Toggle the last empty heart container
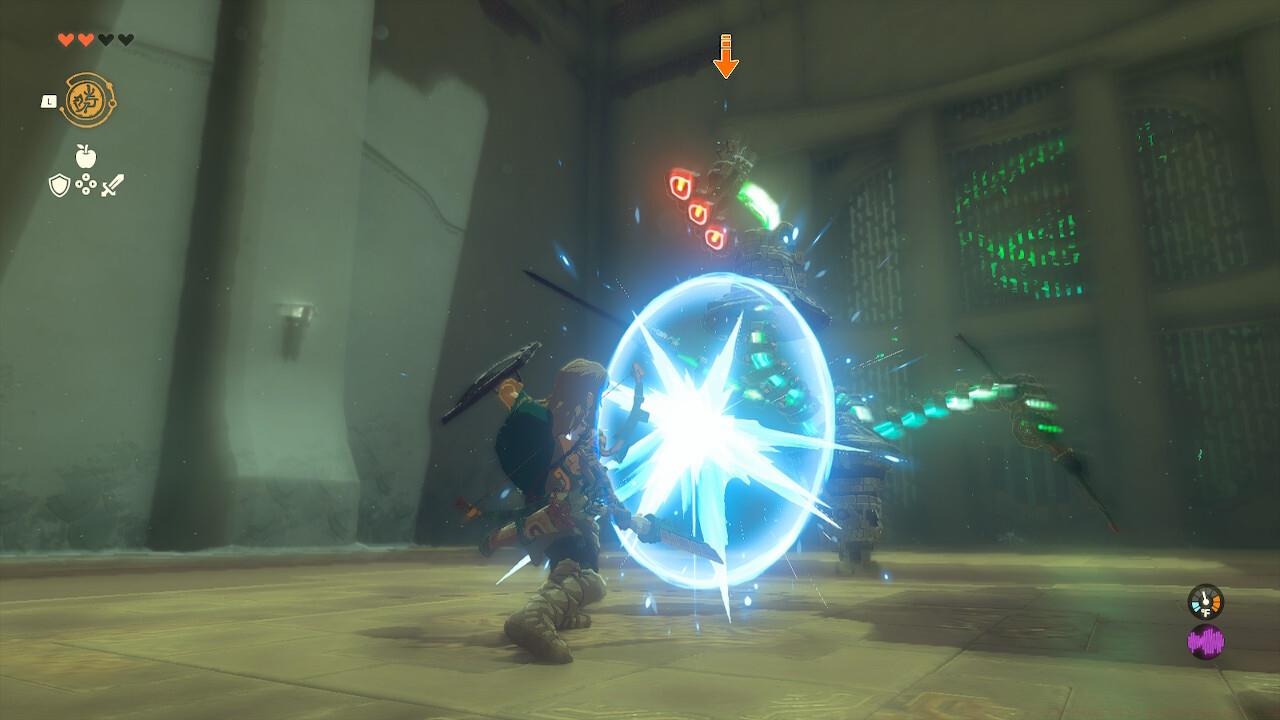 tap(125, 40)
